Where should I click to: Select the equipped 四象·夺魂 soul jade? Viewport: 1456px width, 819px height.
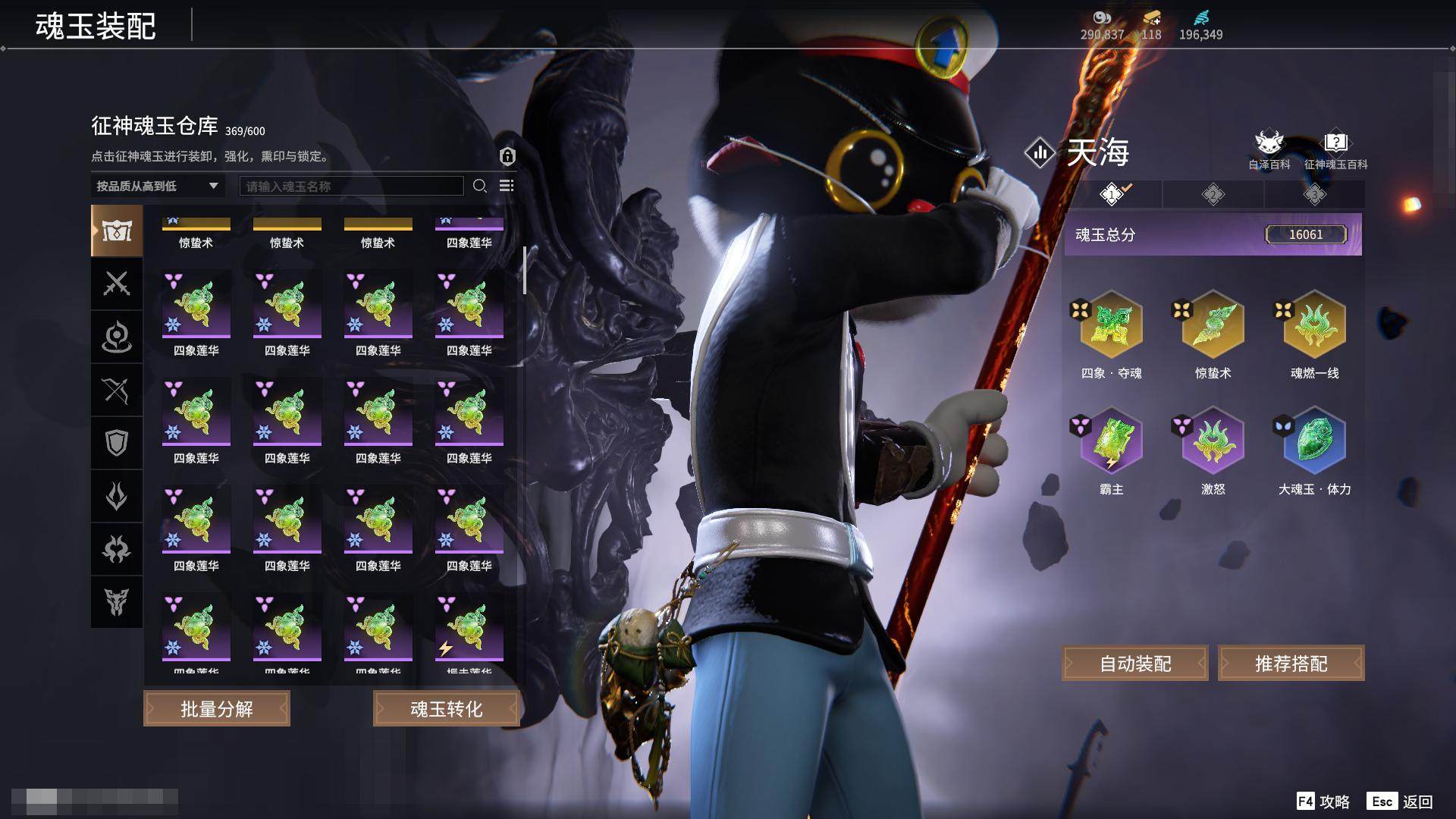[1111, 325]
